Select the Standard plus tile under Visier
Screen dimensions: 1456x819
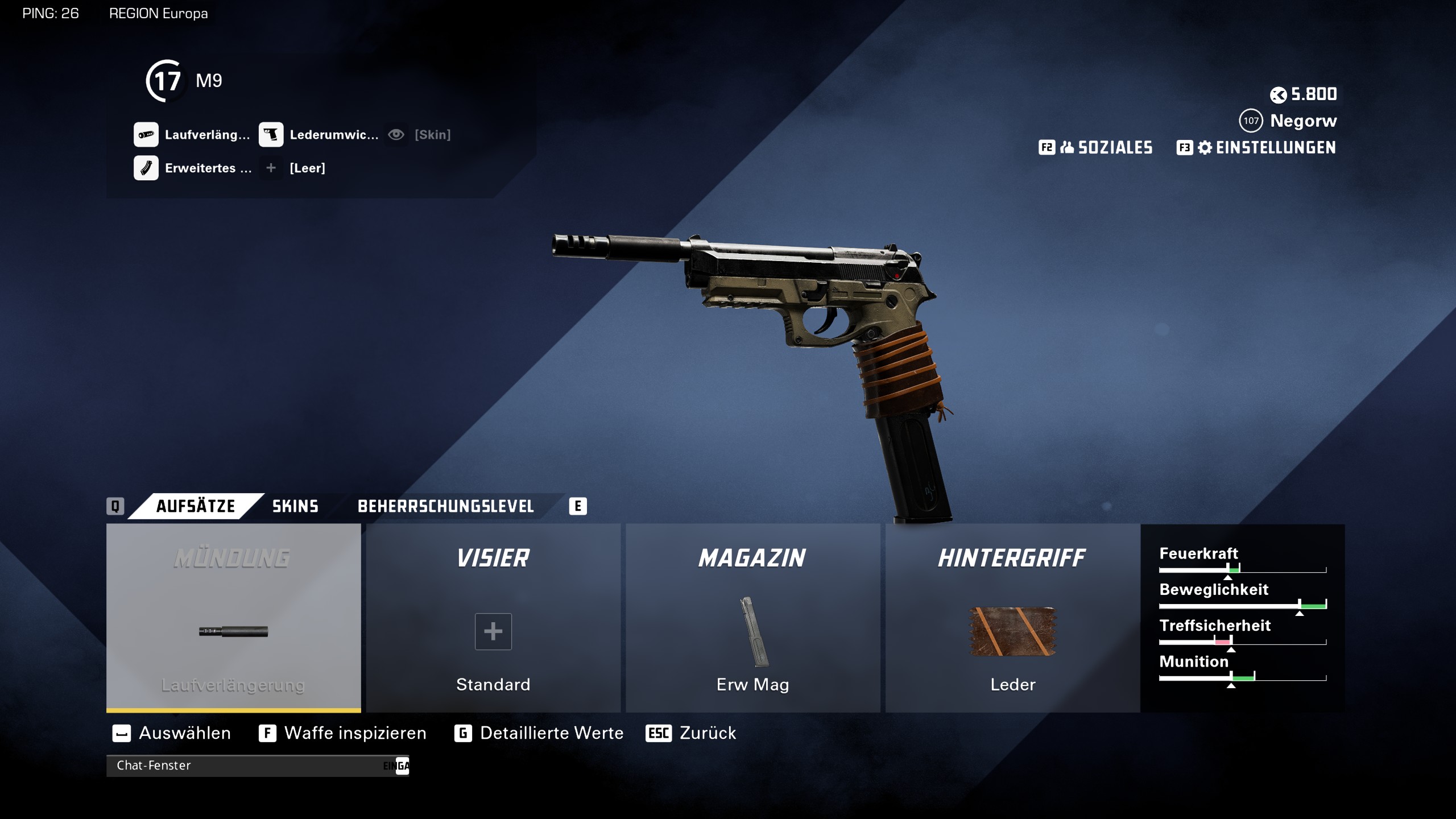coord(493,631)
